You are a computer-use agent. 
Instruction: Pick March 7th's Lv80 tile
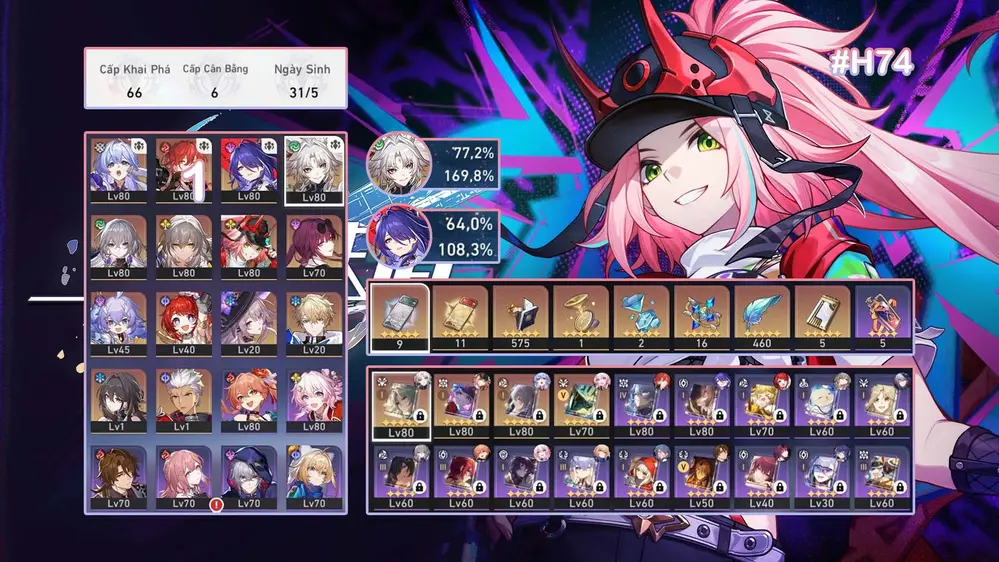tap(313, 396)
